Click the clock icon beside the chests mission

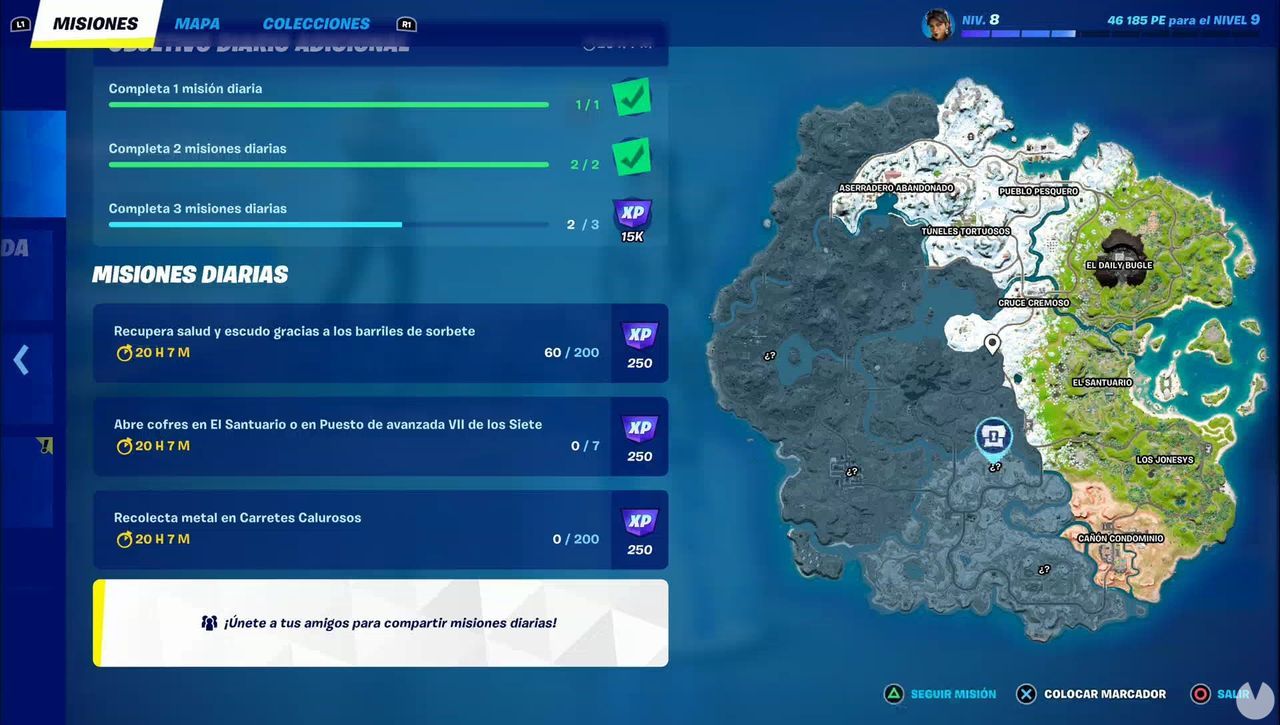tap(122, 446)
